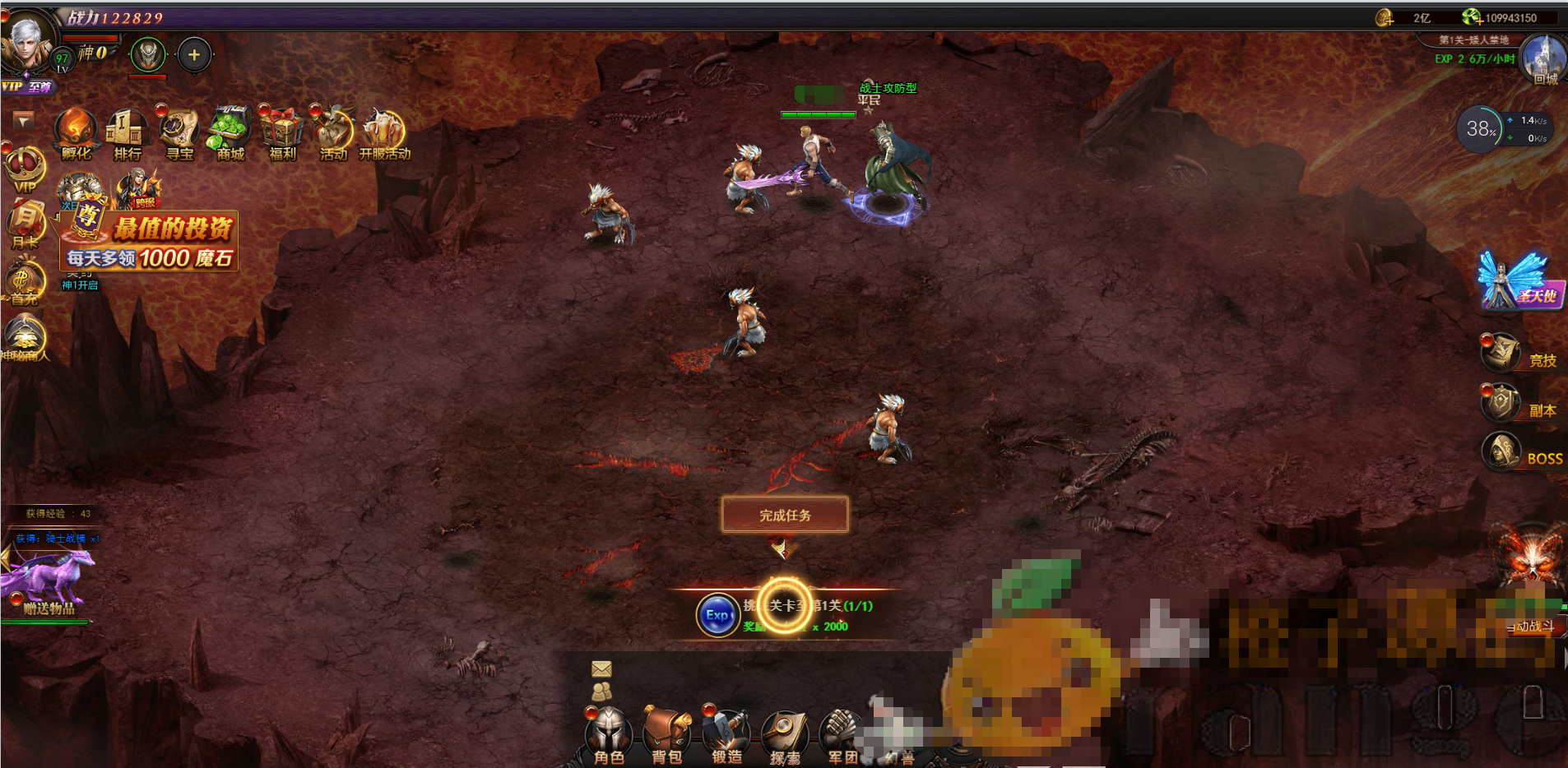Open the mail envelope icon
Screen dimensions: 1568x768
click(x=601, y=669)
